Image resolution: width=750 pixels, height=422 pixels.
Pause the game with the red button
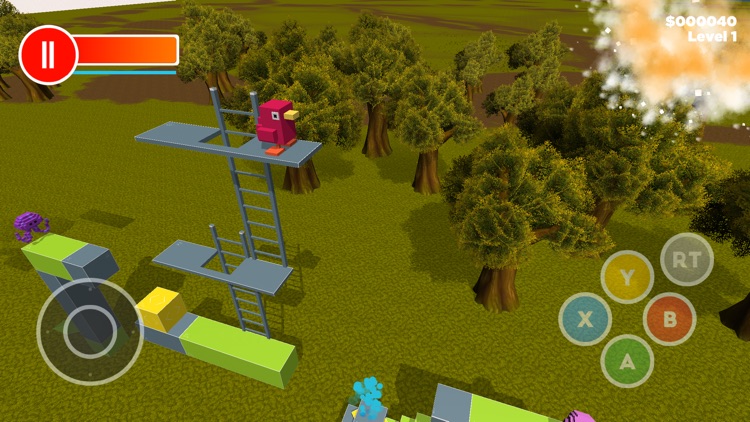pyautogui.click(x=47, y=53)
